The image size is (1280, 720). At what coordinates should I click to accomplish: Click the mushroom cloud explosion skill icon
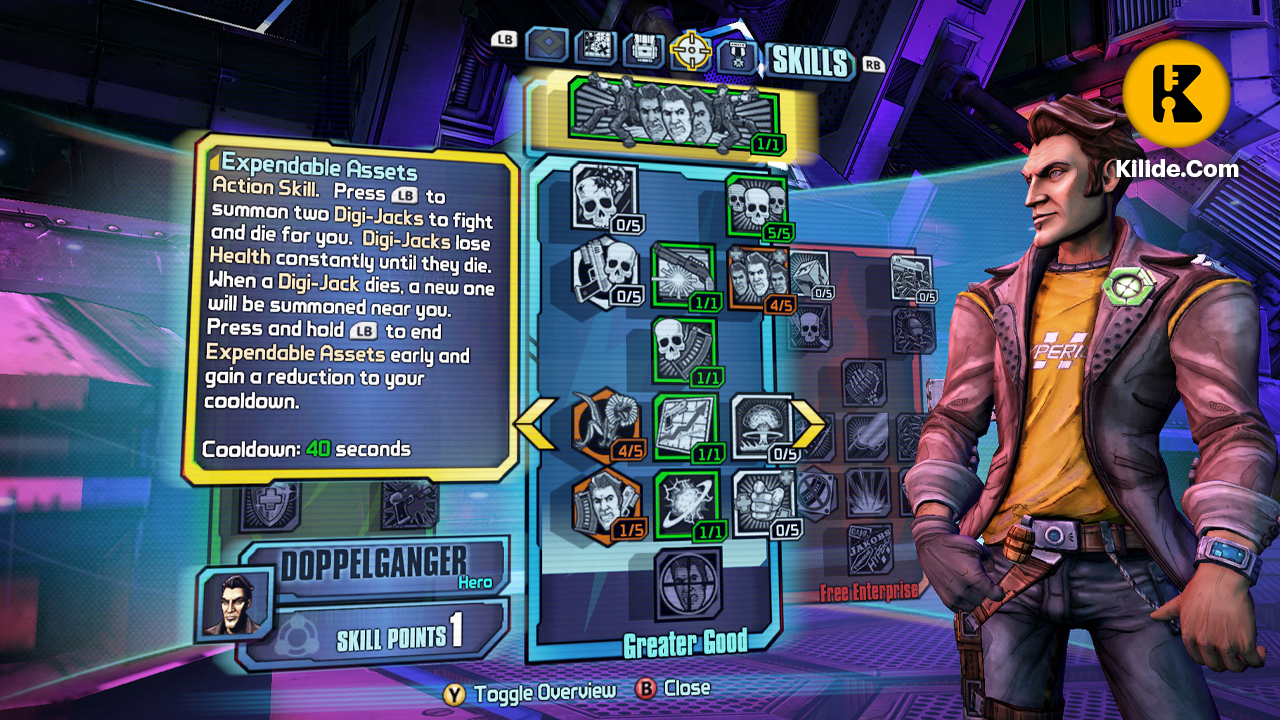[x=760, y=425]
